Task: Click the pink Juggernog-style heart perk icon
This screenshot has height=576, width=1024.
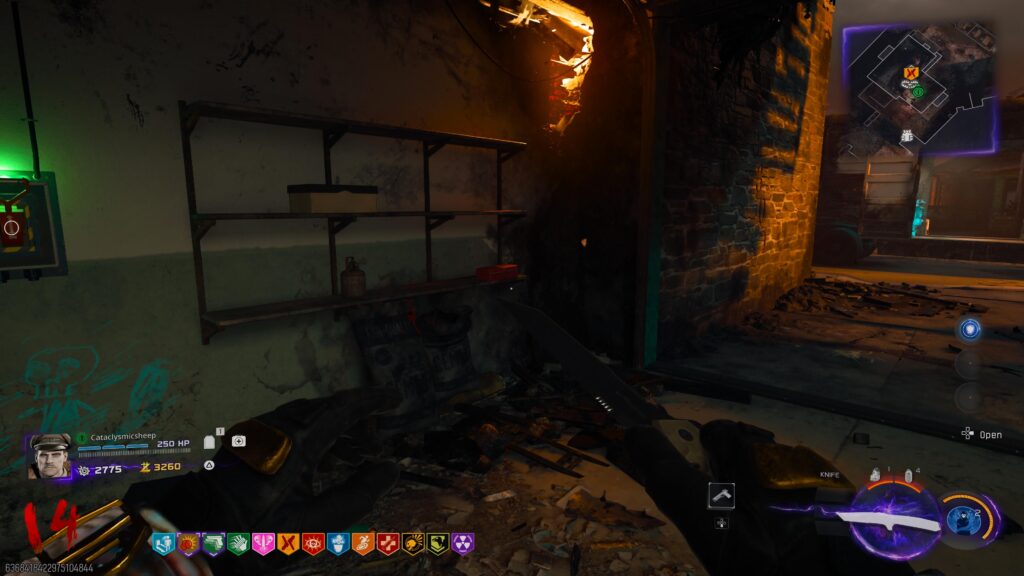Action: [263, 543]
